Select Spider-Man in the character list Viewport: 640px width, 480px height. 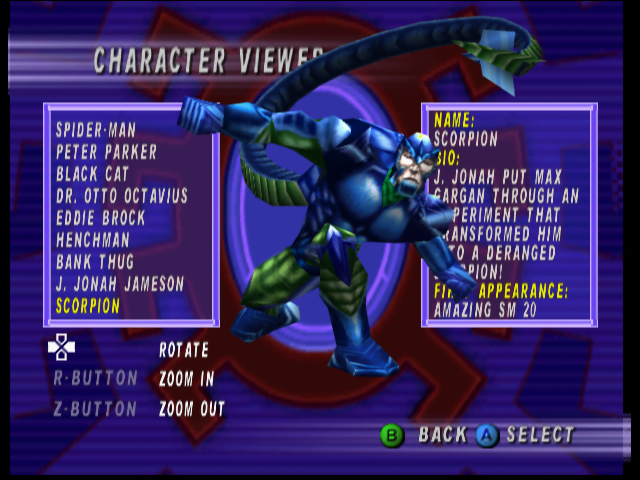click(x=96, y=130)
